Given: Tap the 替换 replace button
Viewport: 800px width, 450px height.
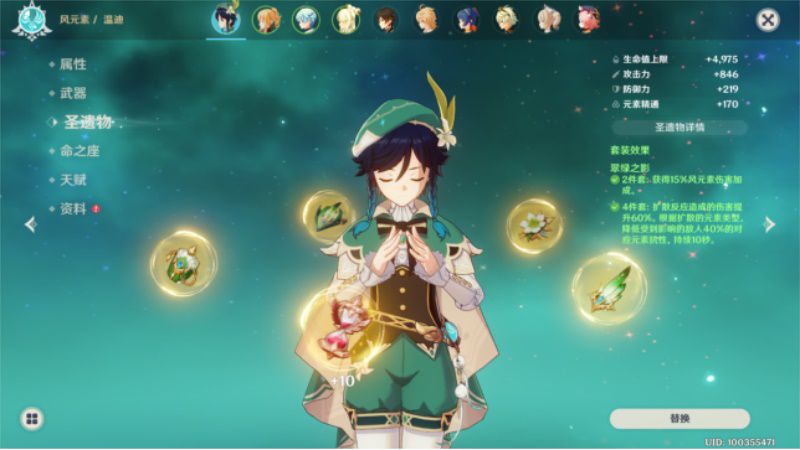Looking at the screenshot, I should pyautogui.click(x=679, y=418).
